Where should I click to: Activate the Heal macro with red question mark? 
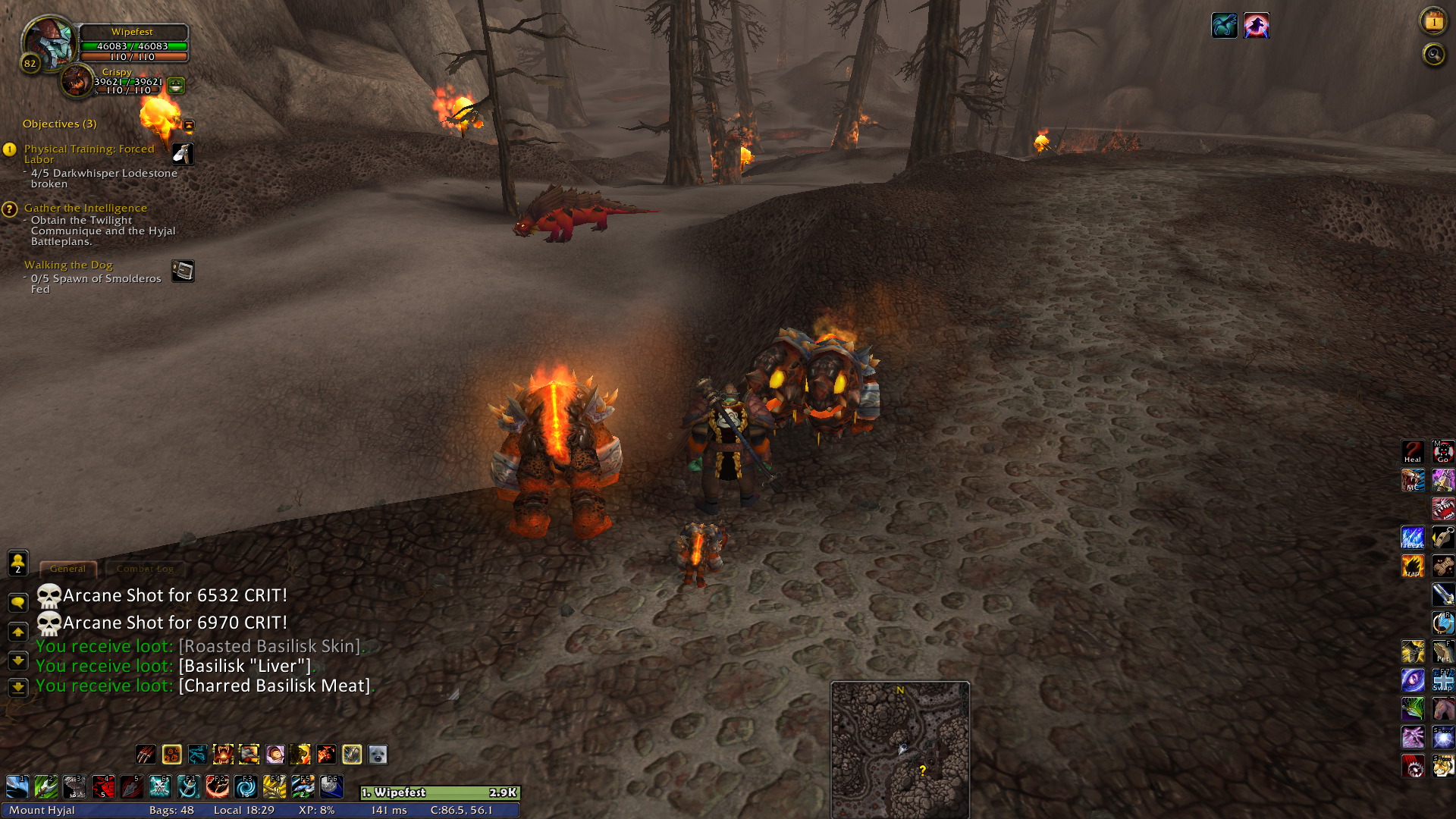pos(1412,452)
